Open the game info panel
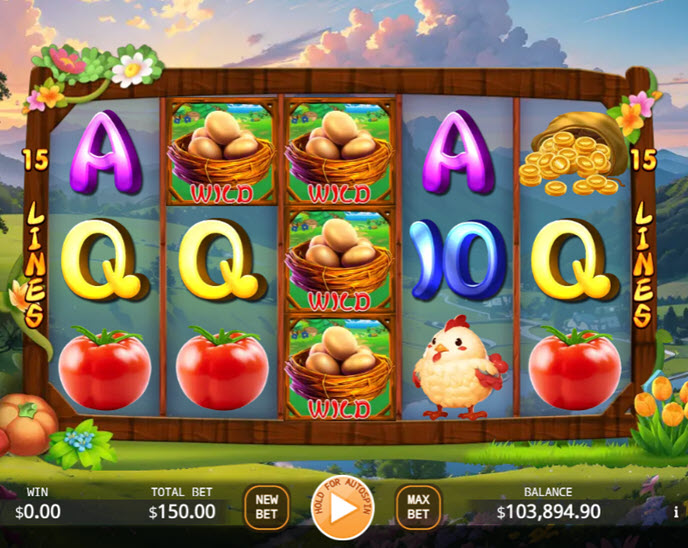 pyautogui.click(x=677, y=512)
